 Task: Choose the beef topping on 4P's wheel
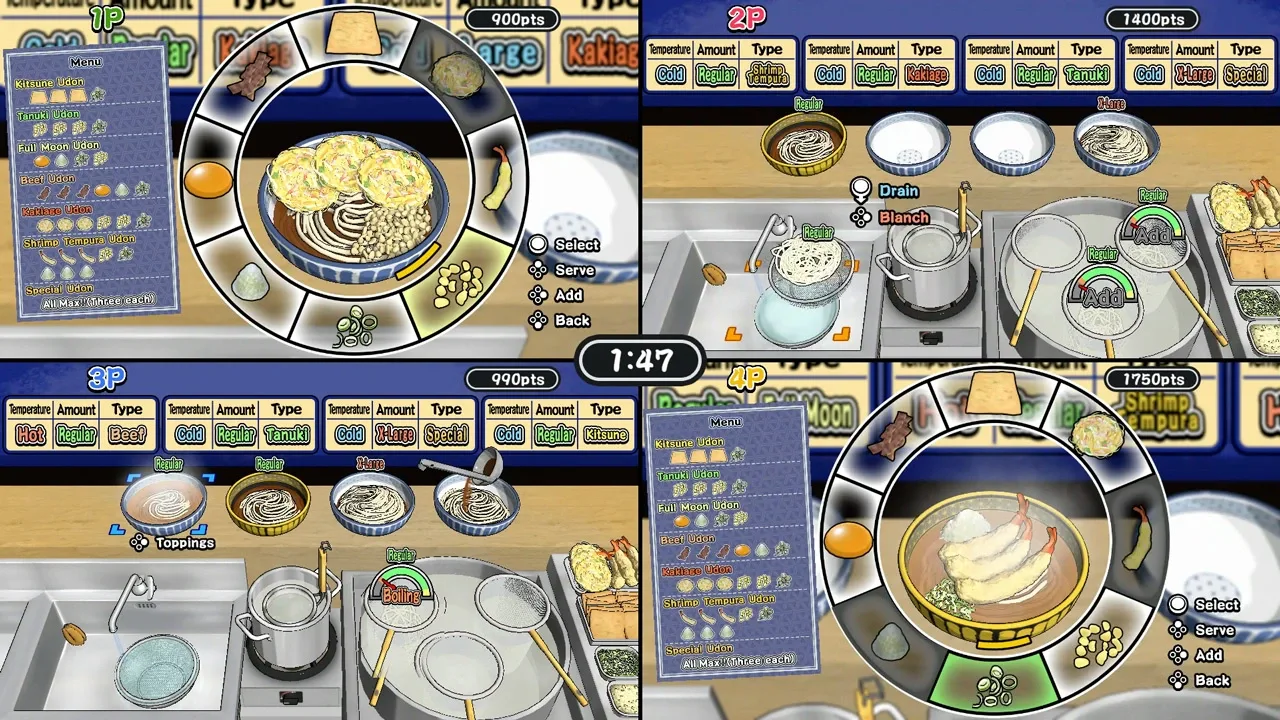coord(889,435)
